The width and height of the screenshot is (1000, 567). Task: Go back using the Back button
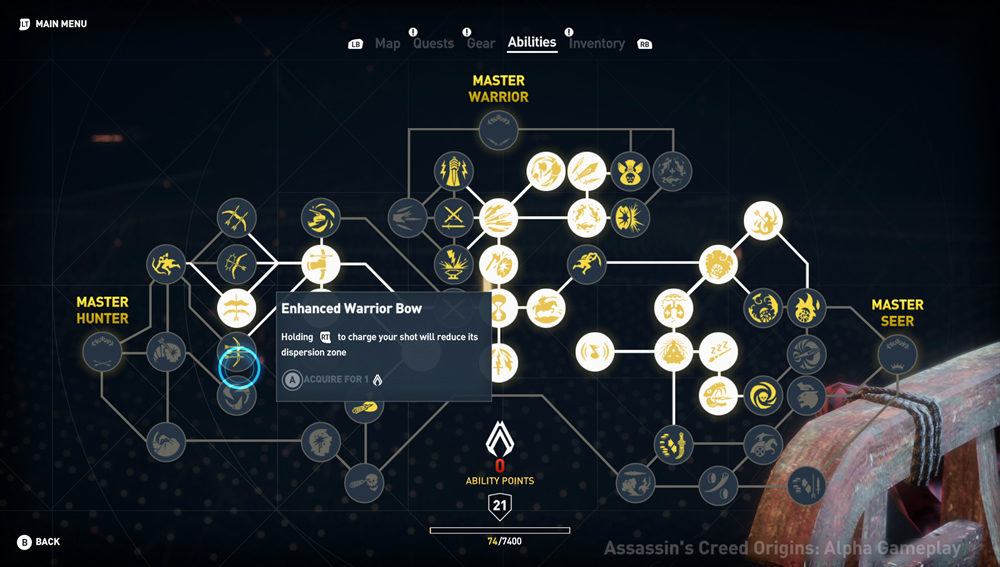coord(39,542)
